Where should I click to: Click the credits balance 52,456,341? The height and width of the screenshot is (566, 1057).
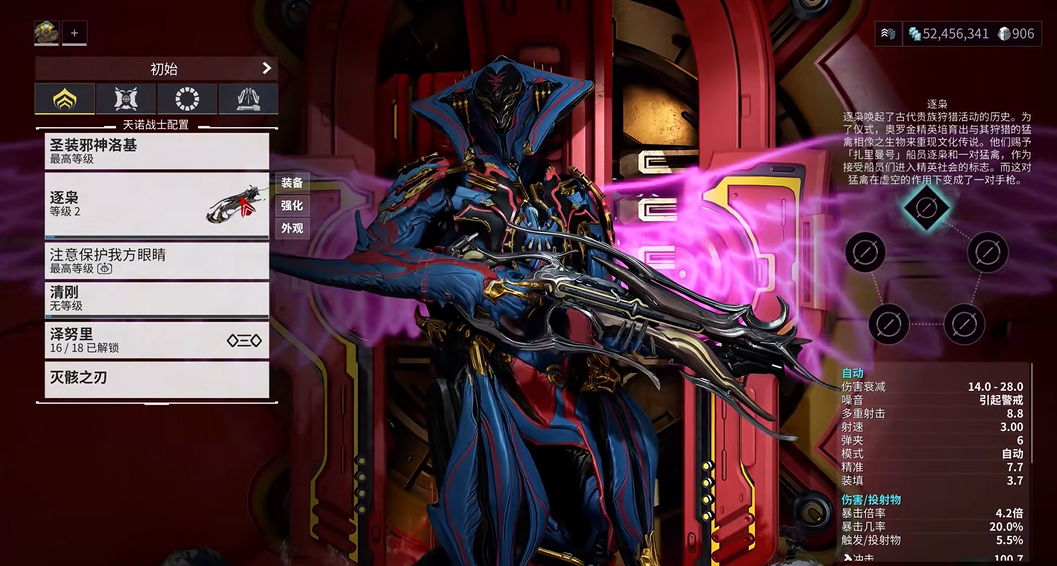click(948, 34)
